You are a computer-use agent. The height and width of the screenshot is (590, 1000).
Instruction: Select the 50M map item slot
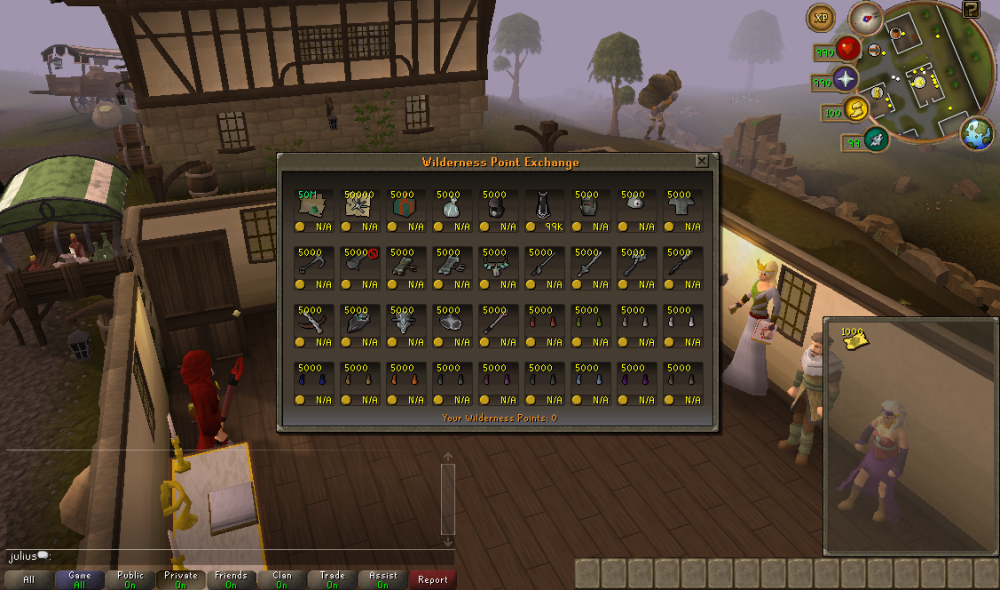(313, 206)
